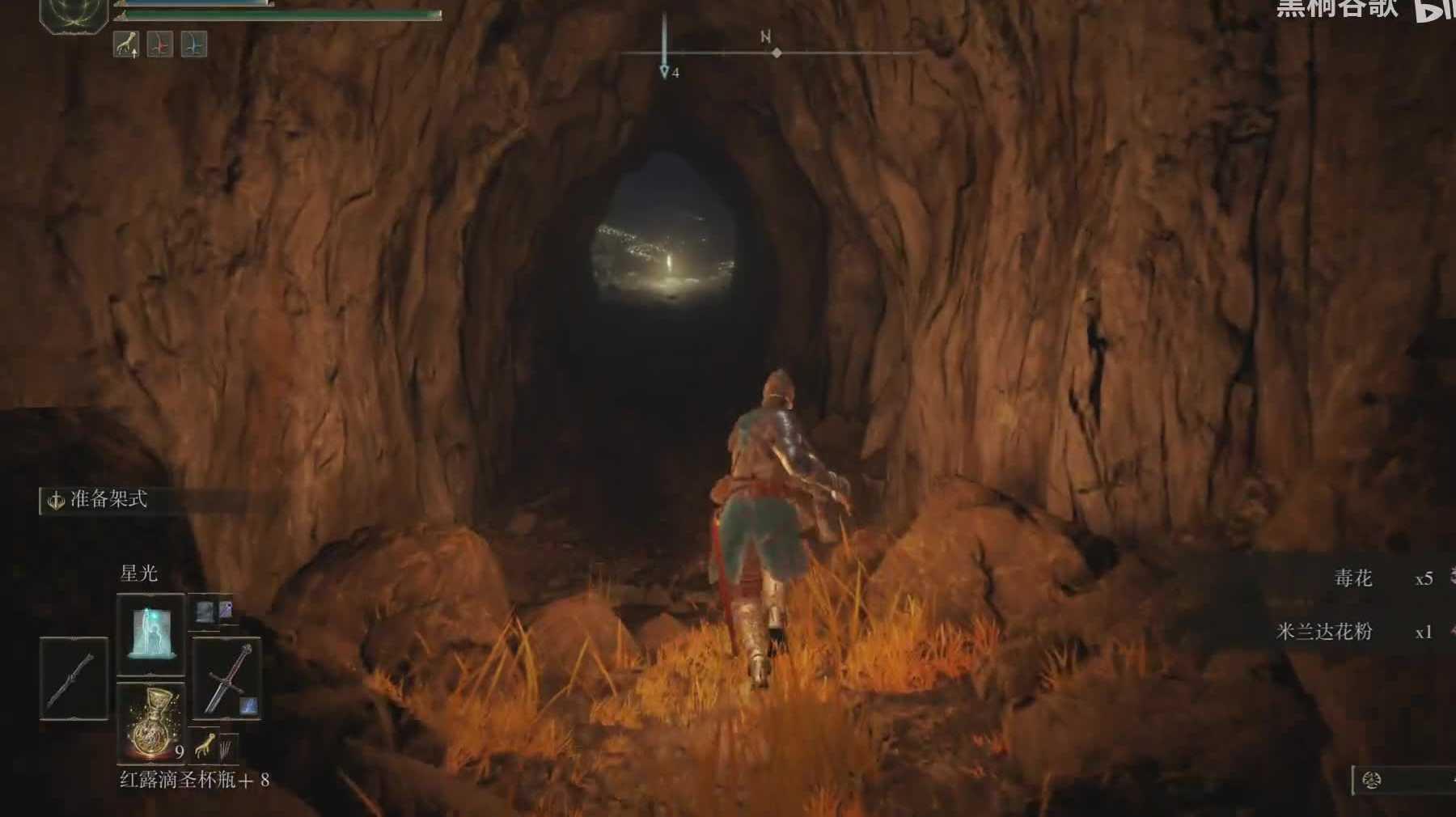Image resolution: width=1456 pixels, height=817 pixels.
Task: Use the Flask of Crimson Tears slot
Action: (150, 722)
